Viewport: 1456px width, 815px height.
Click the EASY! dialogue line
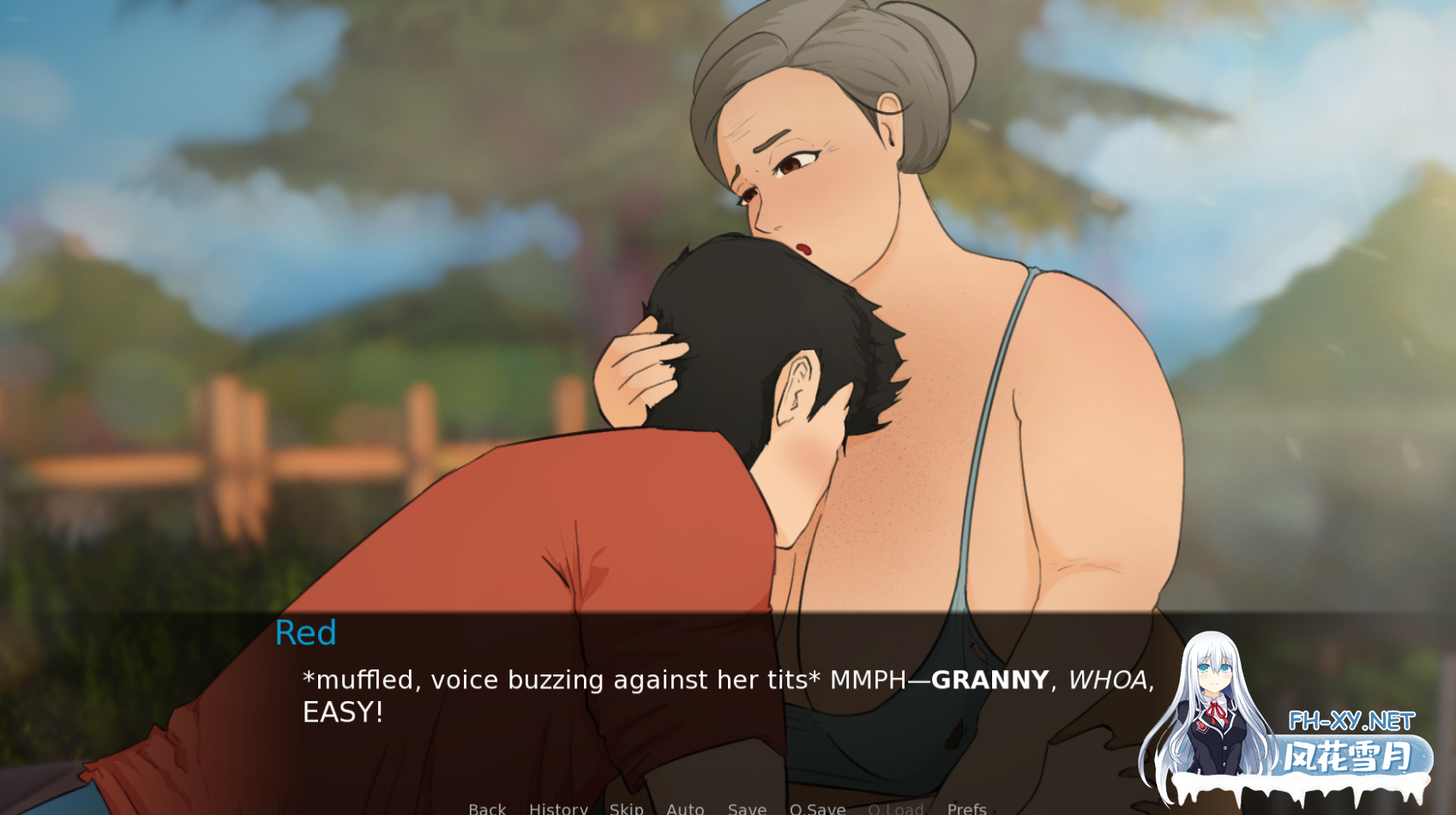(342, 712)
